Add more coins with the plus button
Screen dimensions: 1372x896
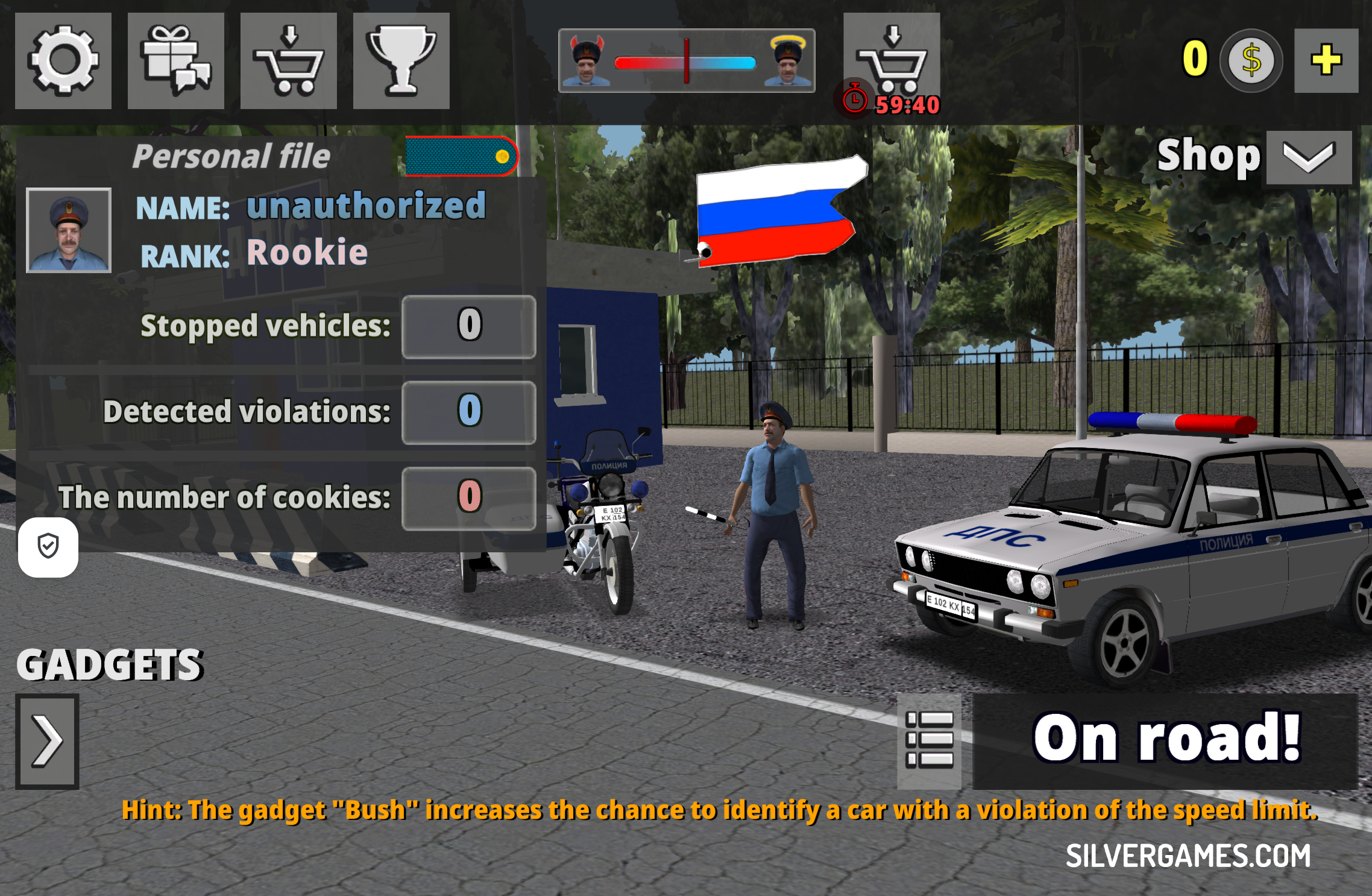pyautogui.click(x=1326, y=60)
